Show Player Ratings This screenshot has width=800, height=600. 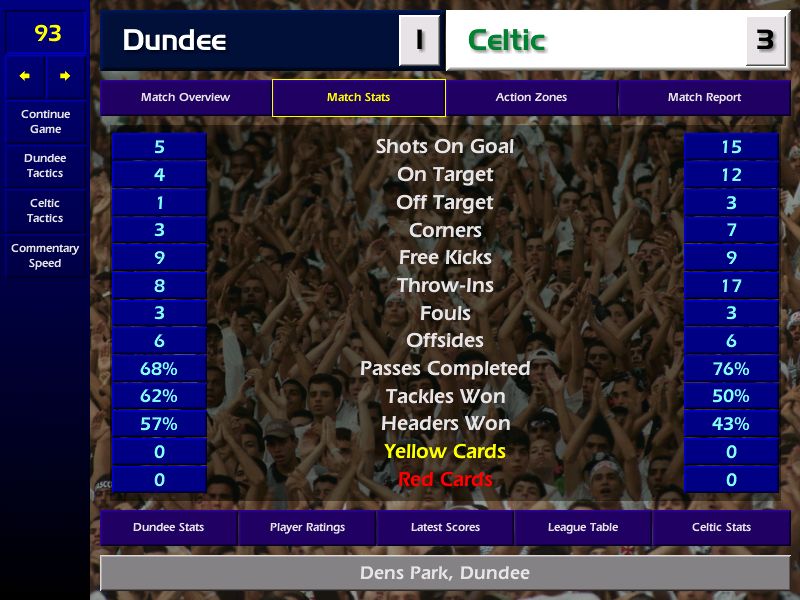pyautogui.click(x=307, y=527)
